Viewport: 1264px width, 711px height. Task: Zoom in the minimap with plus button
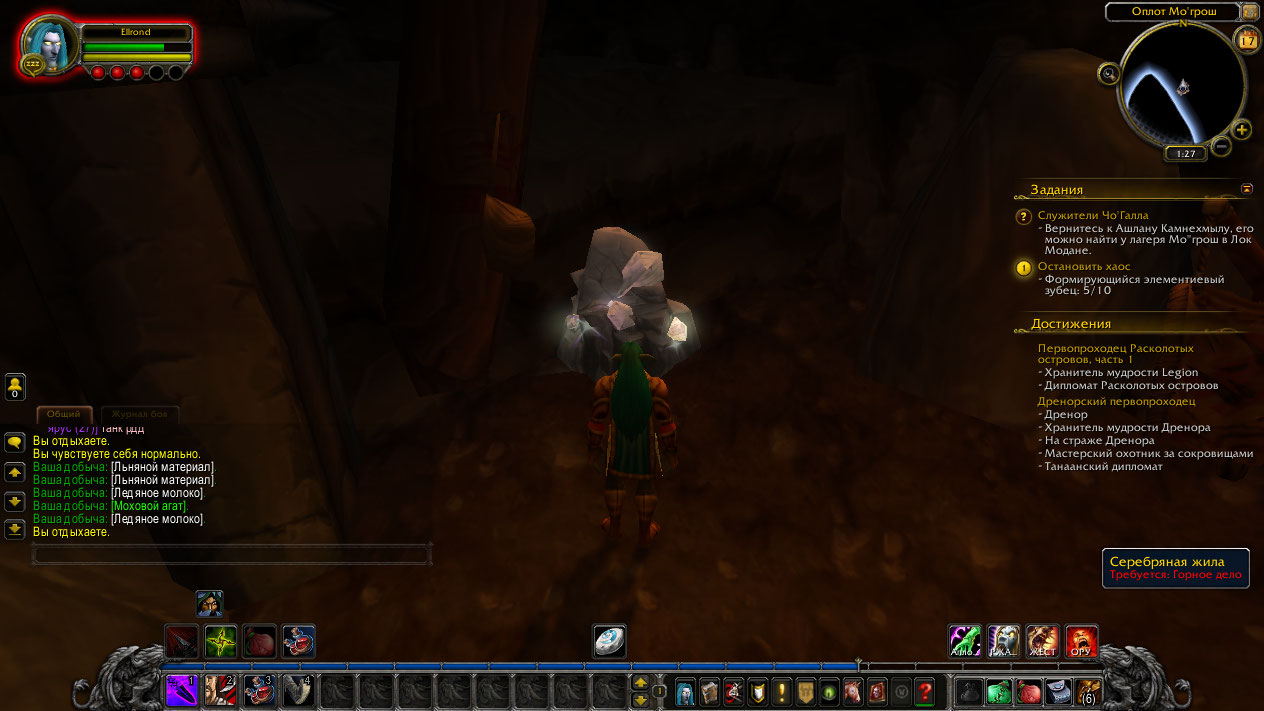tap(1241, 129)
